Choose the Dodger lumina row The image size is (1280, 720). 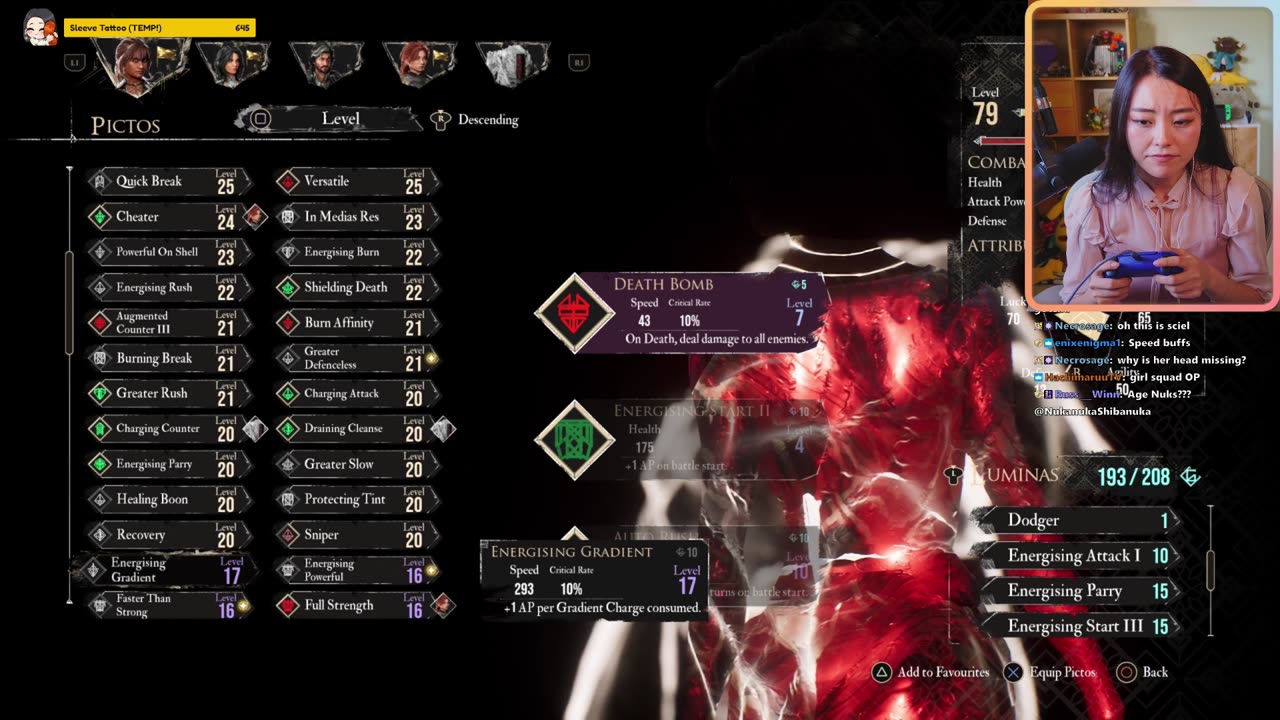coord(1078,521)
